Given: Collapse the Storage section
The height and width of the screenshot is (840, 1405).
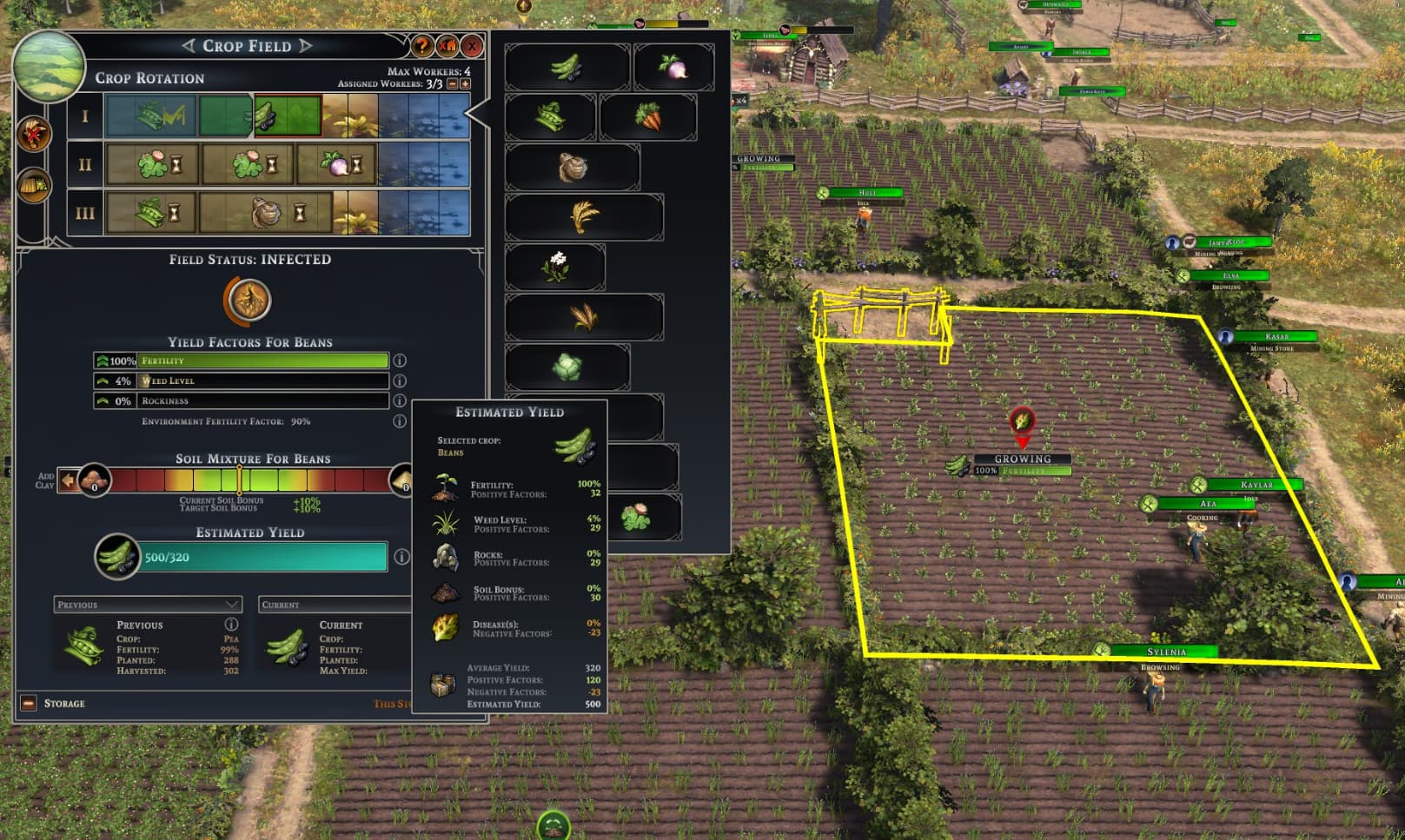Looking at the screenshot, I should pos(29,703).
